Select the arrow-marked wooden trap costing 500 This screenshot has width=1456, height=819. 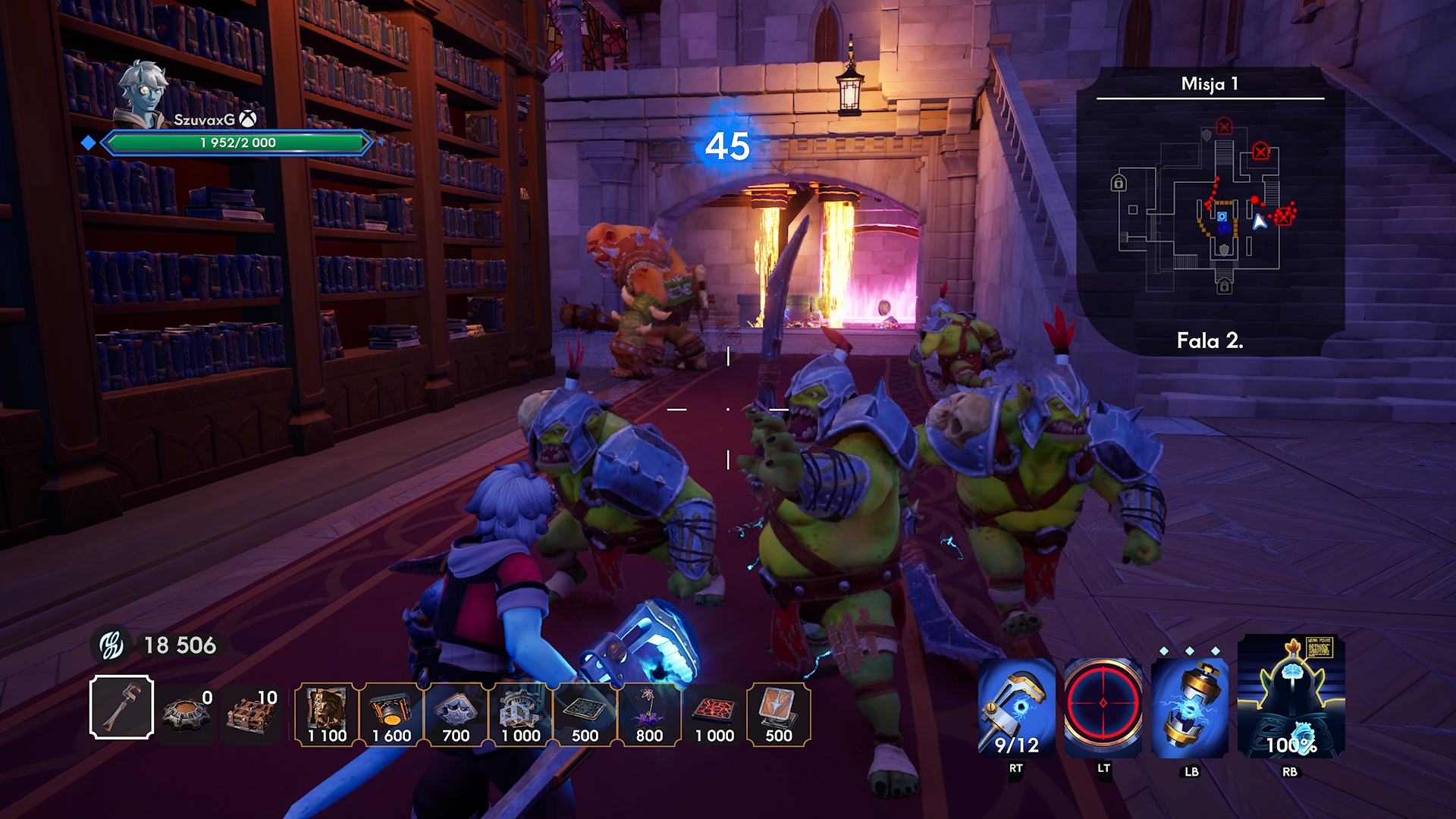(x=779, y=714)
